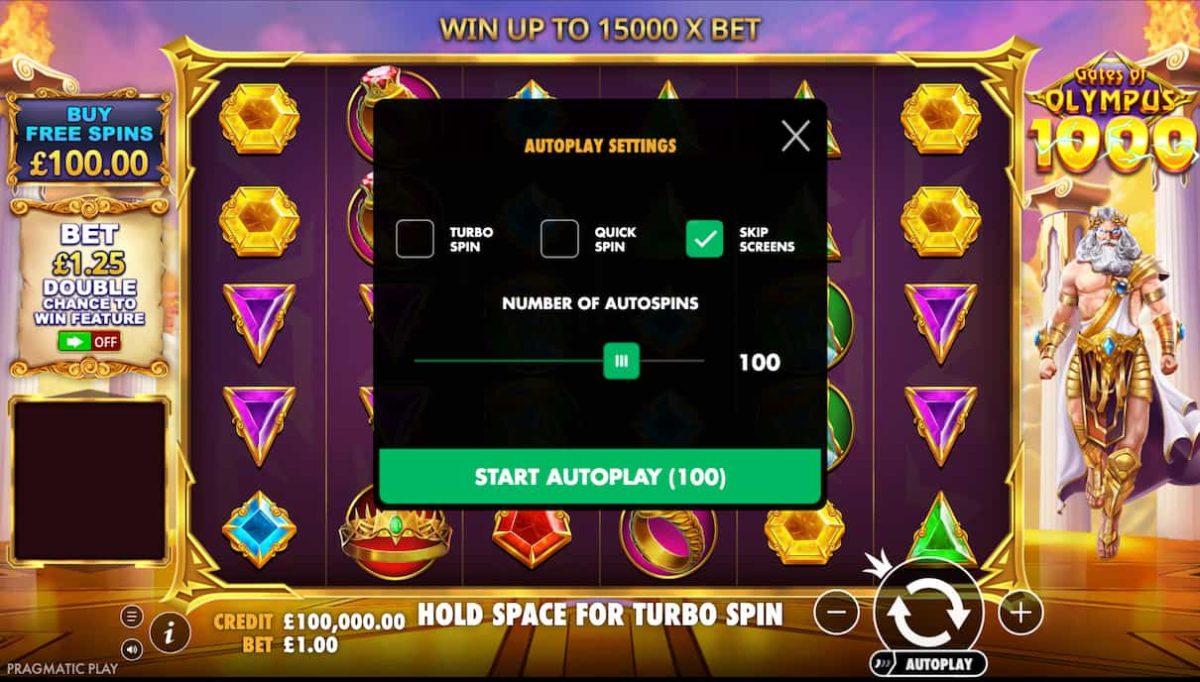
Task: Enable the Turbo Spin checkbox
Action: (x=415, y=239)
